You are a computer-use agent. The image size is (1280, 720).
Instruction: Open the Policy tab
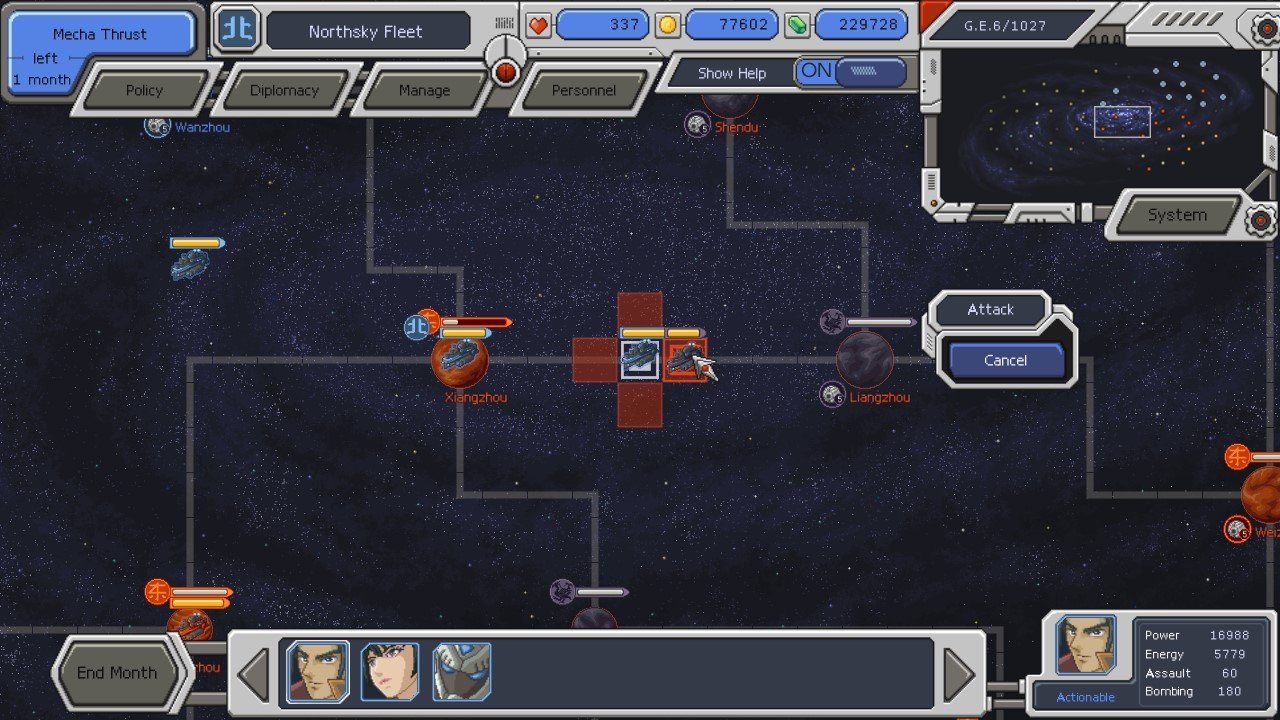145,90
